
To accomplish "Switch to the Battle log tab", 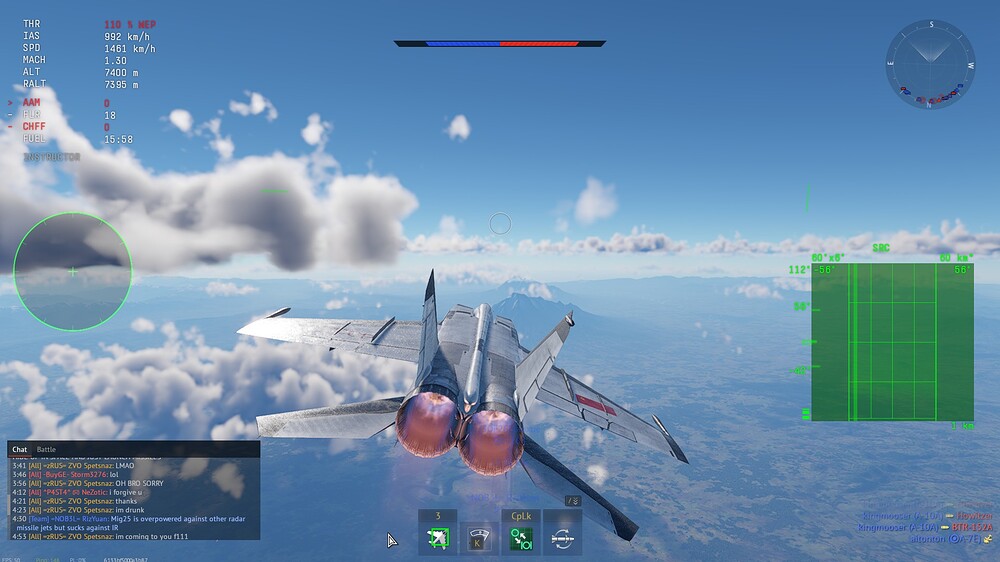I will click(46, 450).
